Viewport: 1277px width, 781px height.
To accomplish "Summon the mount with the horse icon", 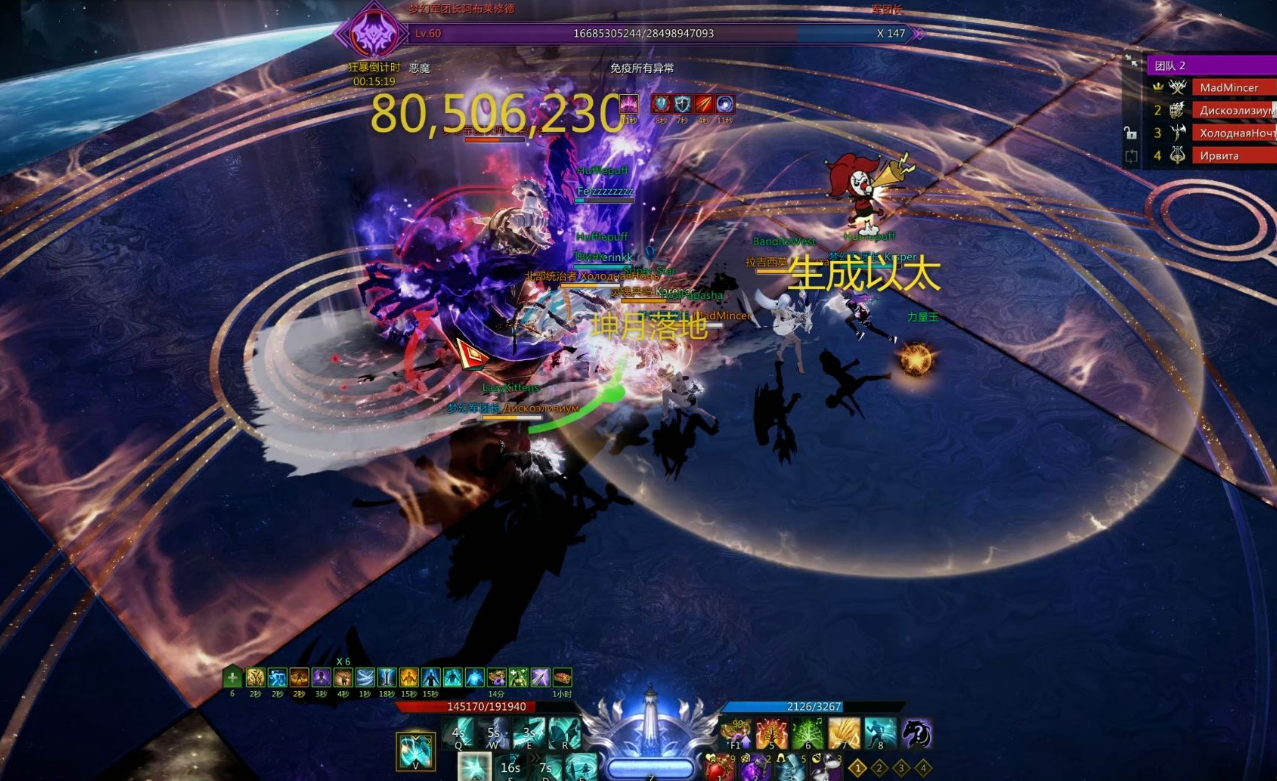I will (x=916, y=734).
